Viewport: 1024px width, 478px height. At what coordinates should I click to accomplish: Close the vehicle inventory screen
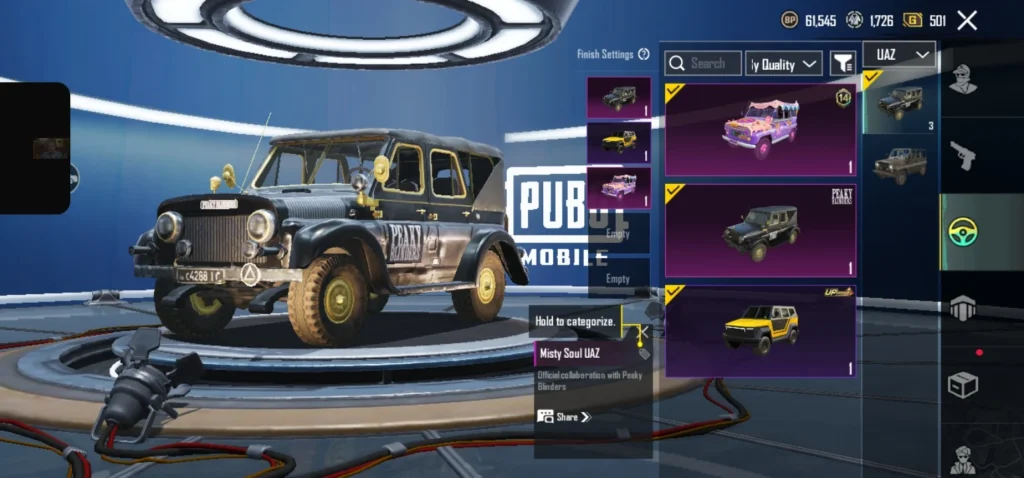(x=967, y=20)
